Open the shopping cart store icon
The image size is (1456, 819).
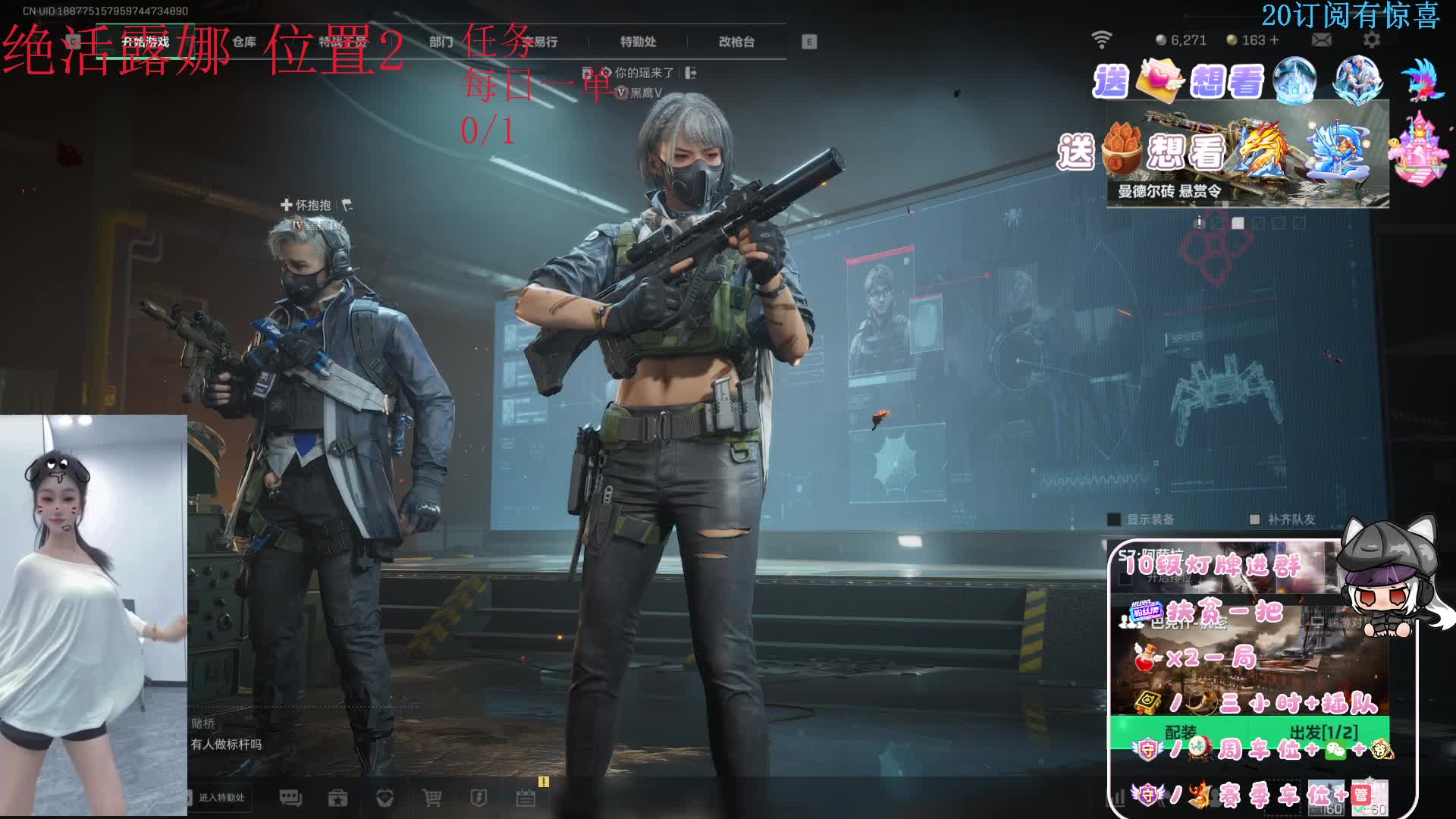pos(431,797)
